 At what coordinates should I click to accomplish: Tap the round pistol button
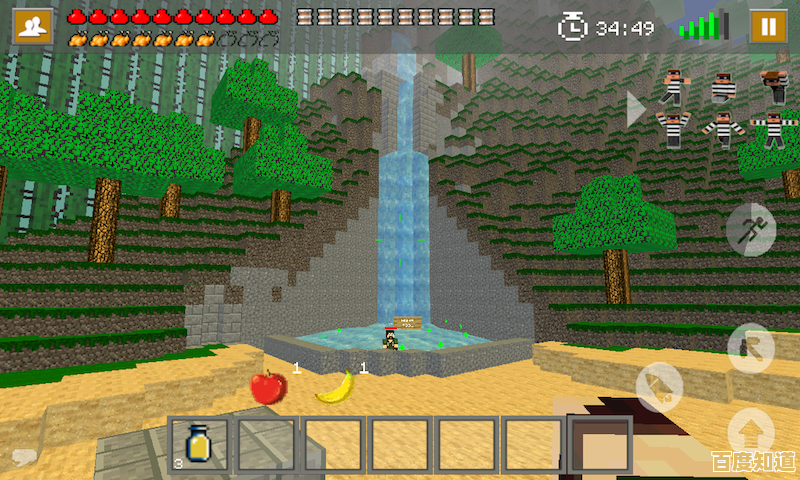pyautogui.click(x=750, y=347)
